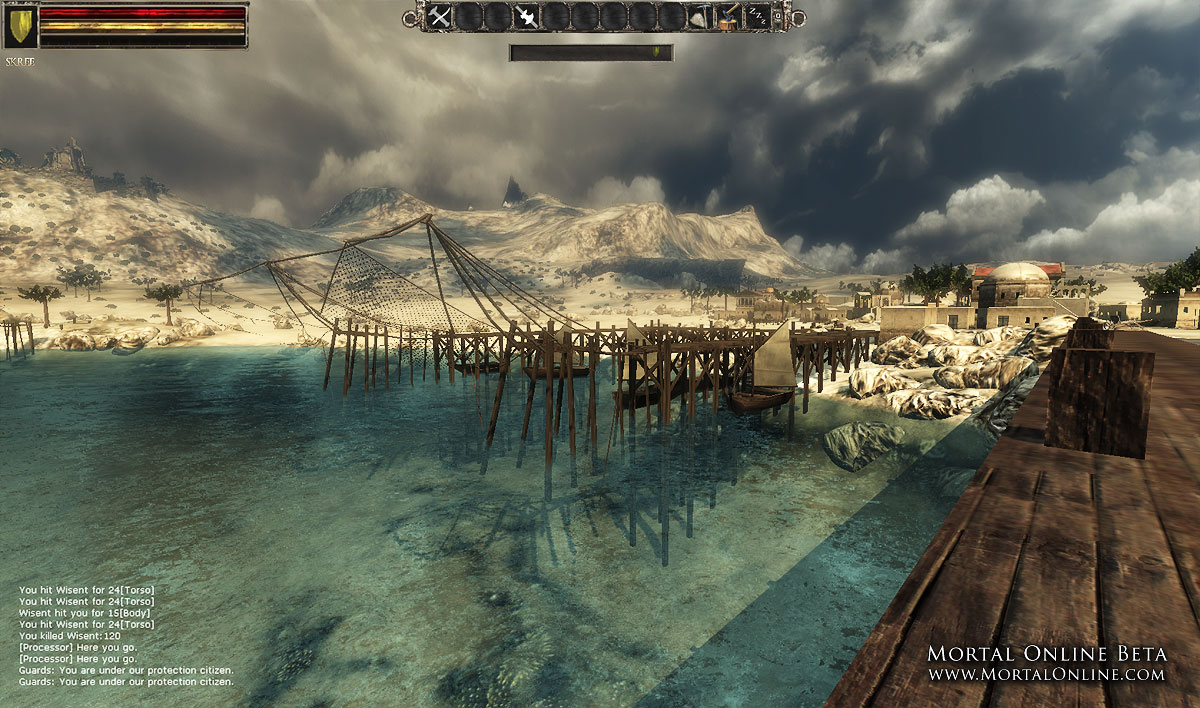Click the small toggle at the hotbar's end
The image size is (1200, 708).
click(x=780, y=16)
